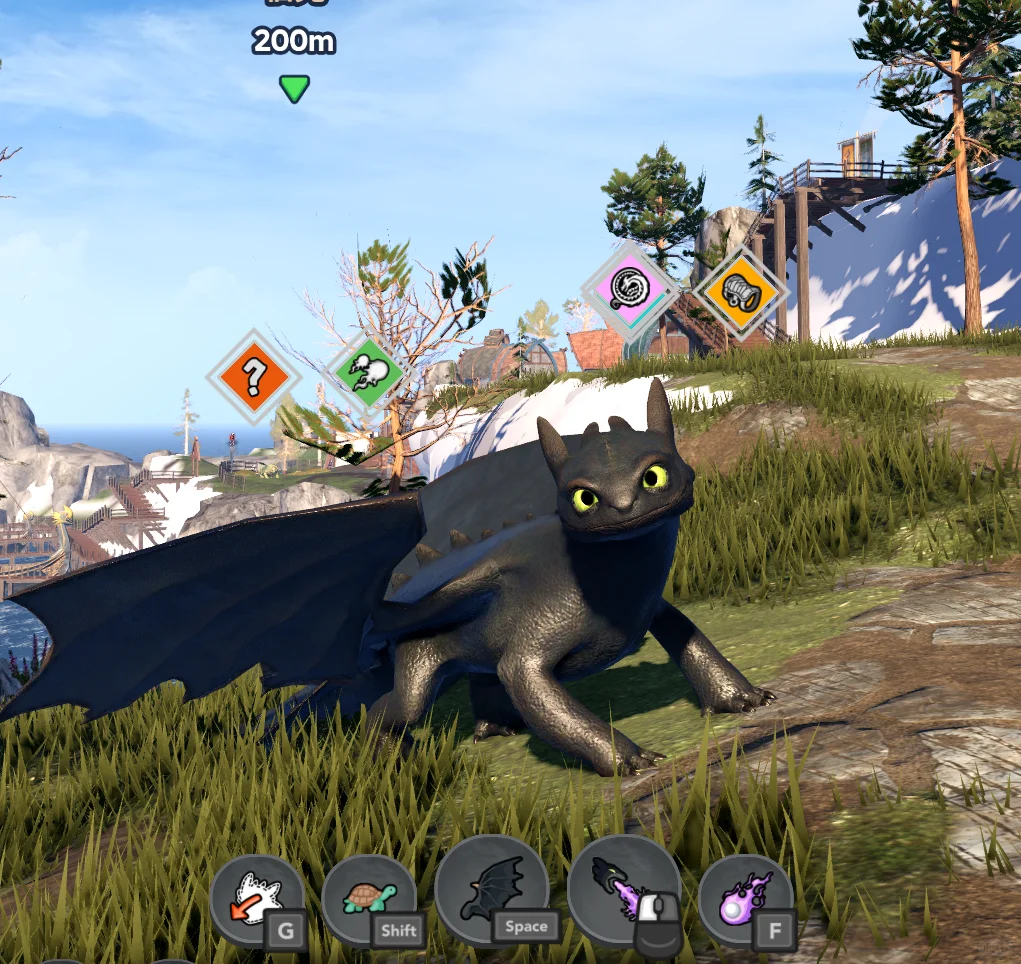Activate the white dragon with red arrow ability

tap(257, 899)
